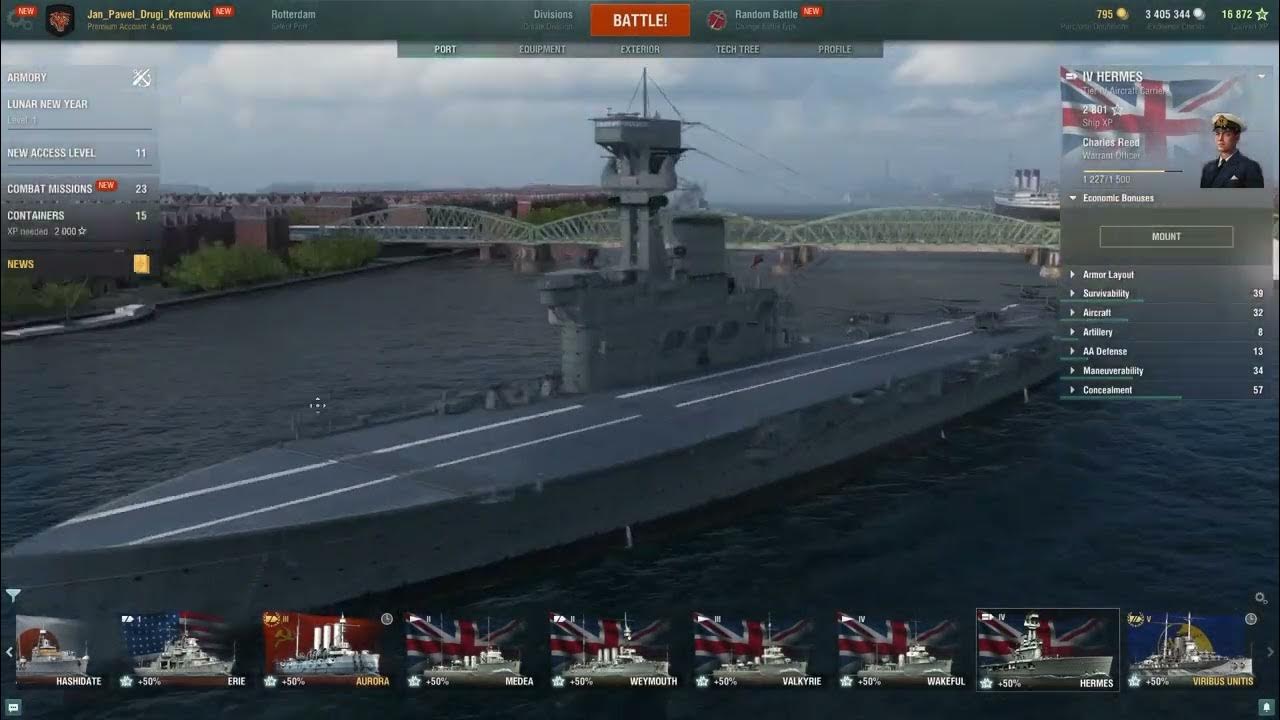This screenshot has height=720, width=1280.
Task: Show the Profile tab
Action: [835, 49]
